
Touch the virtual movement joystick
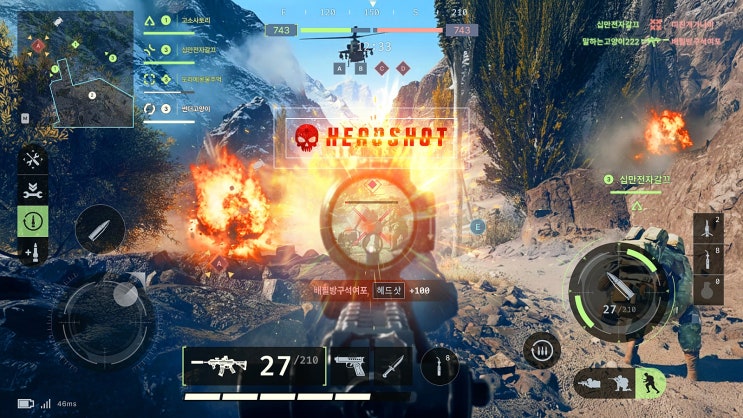tap(103, 322)
